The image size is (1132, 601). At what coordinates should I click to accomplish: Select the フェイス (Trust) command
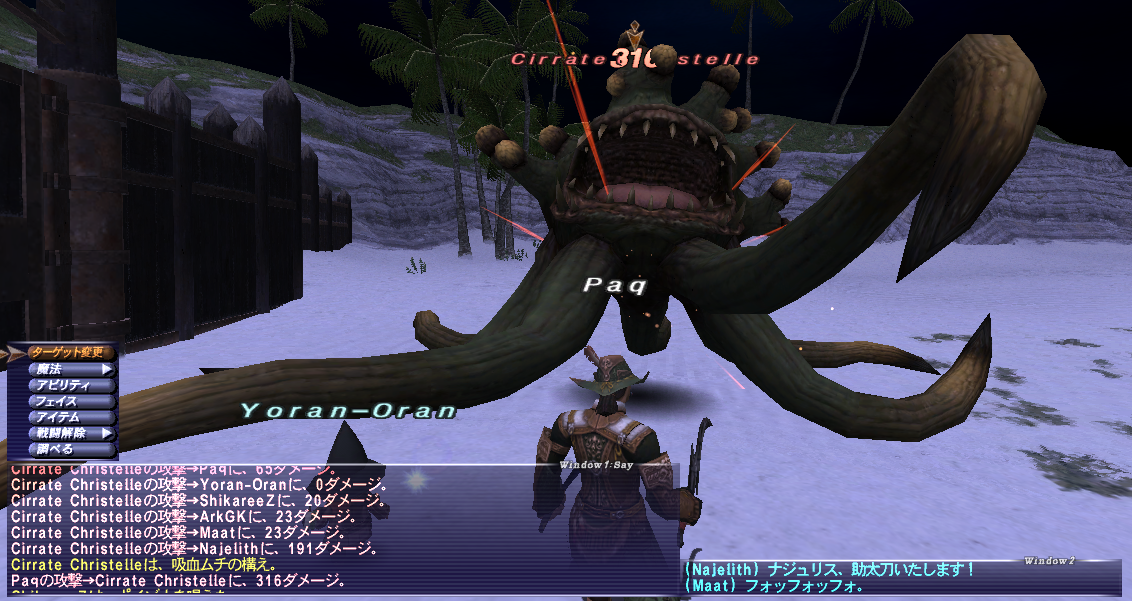[67, 401]
